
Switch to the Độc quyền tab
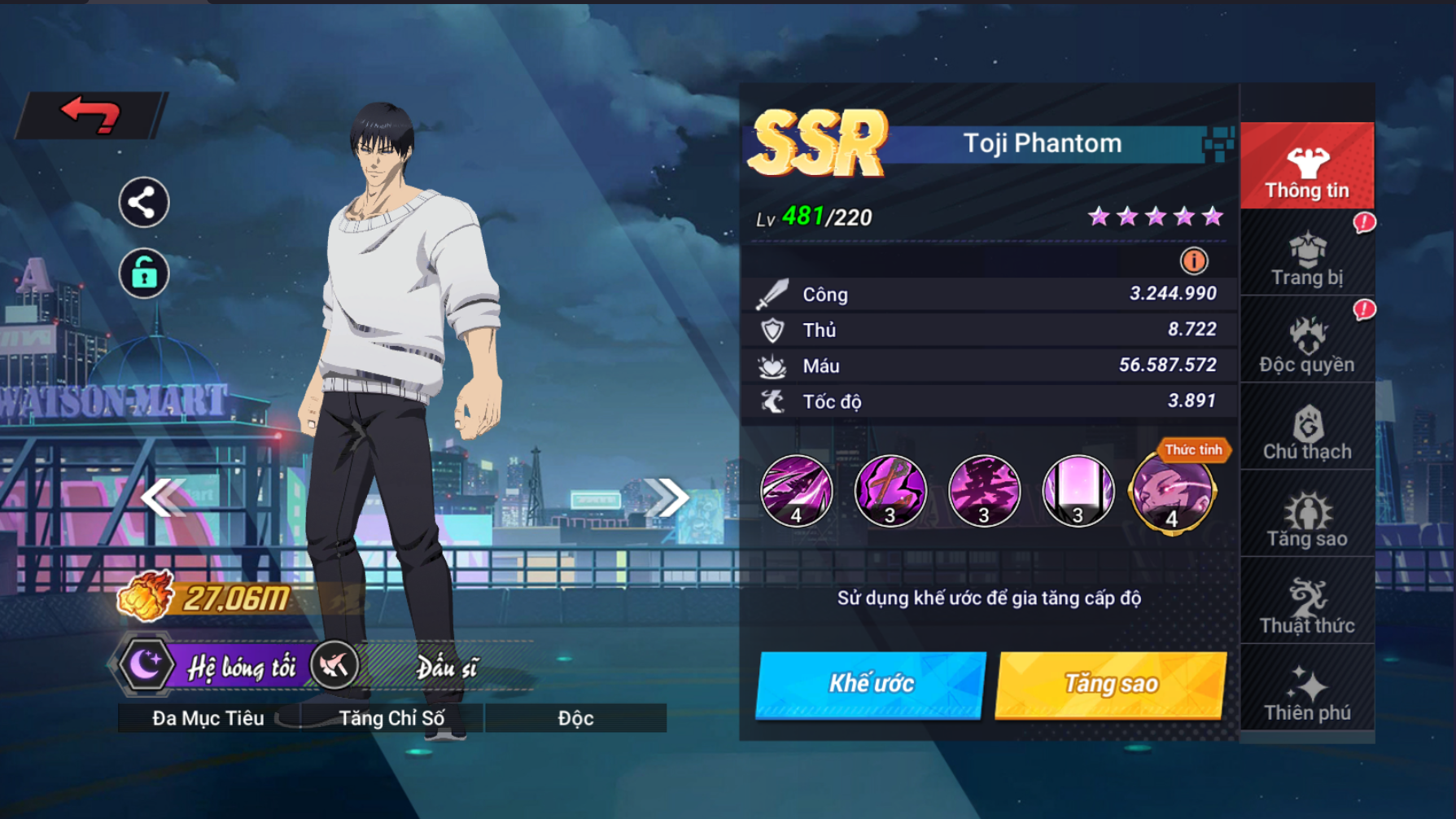click(x=1307, y=344)
